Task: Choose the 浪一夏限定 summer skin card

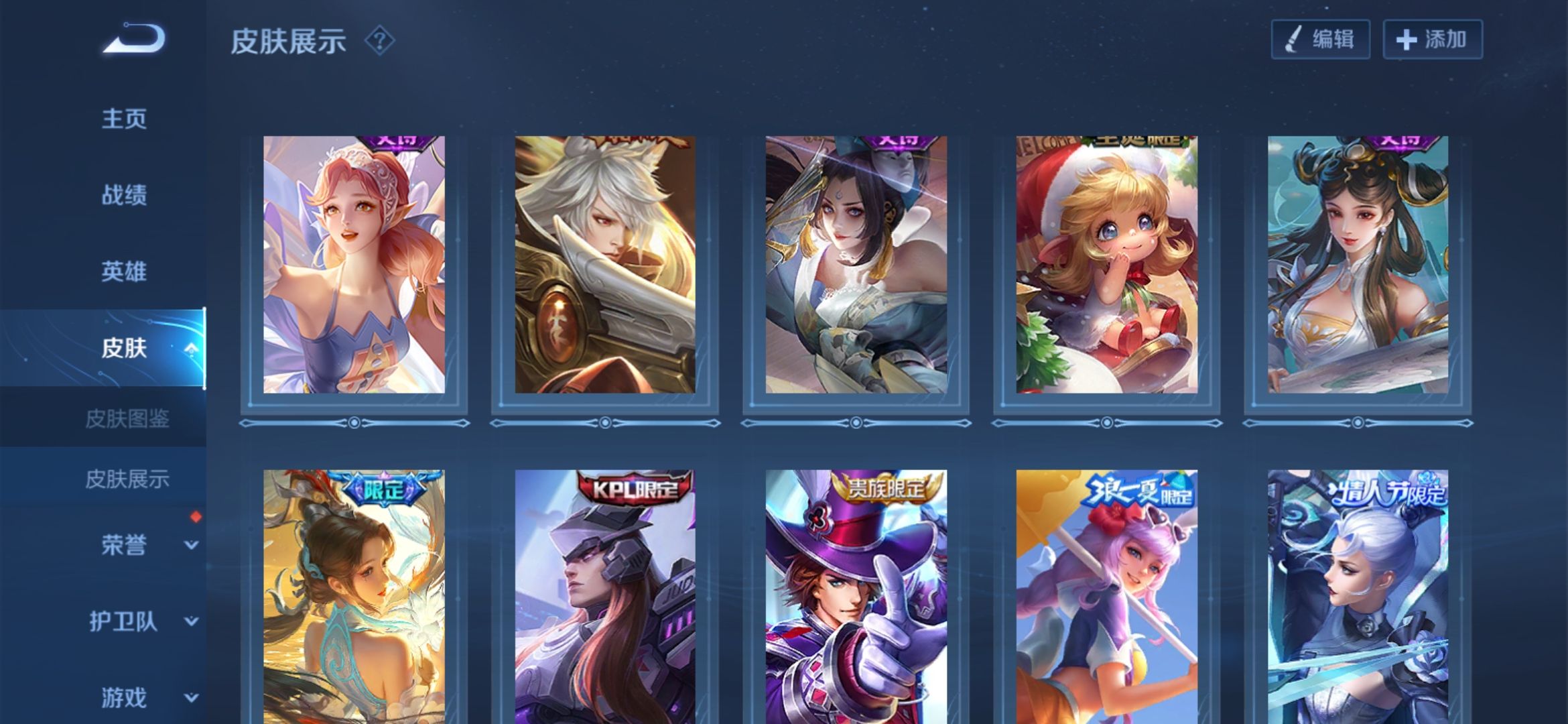Action: (1107, 597)
